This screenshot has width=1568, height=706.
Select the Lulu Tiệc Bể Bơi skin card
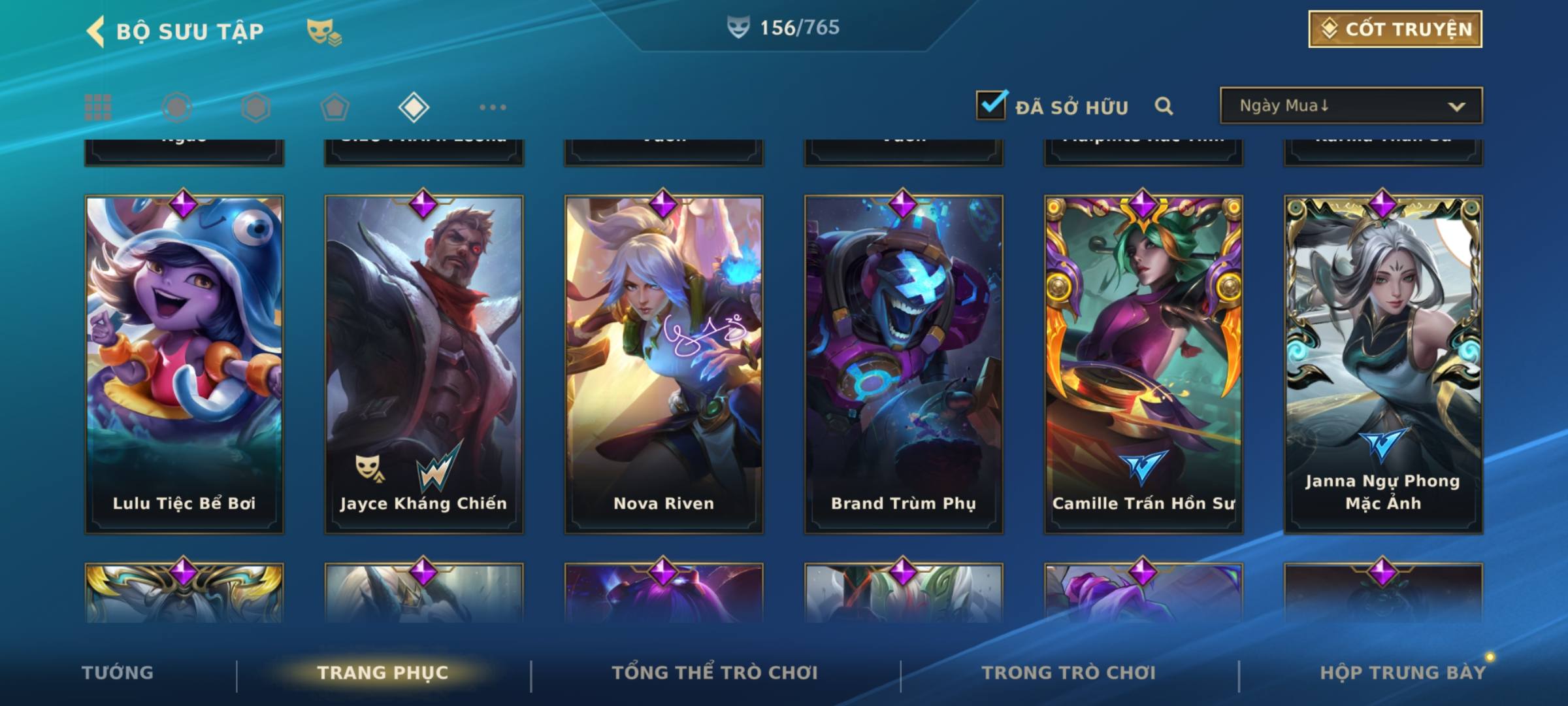pos(184,364)
